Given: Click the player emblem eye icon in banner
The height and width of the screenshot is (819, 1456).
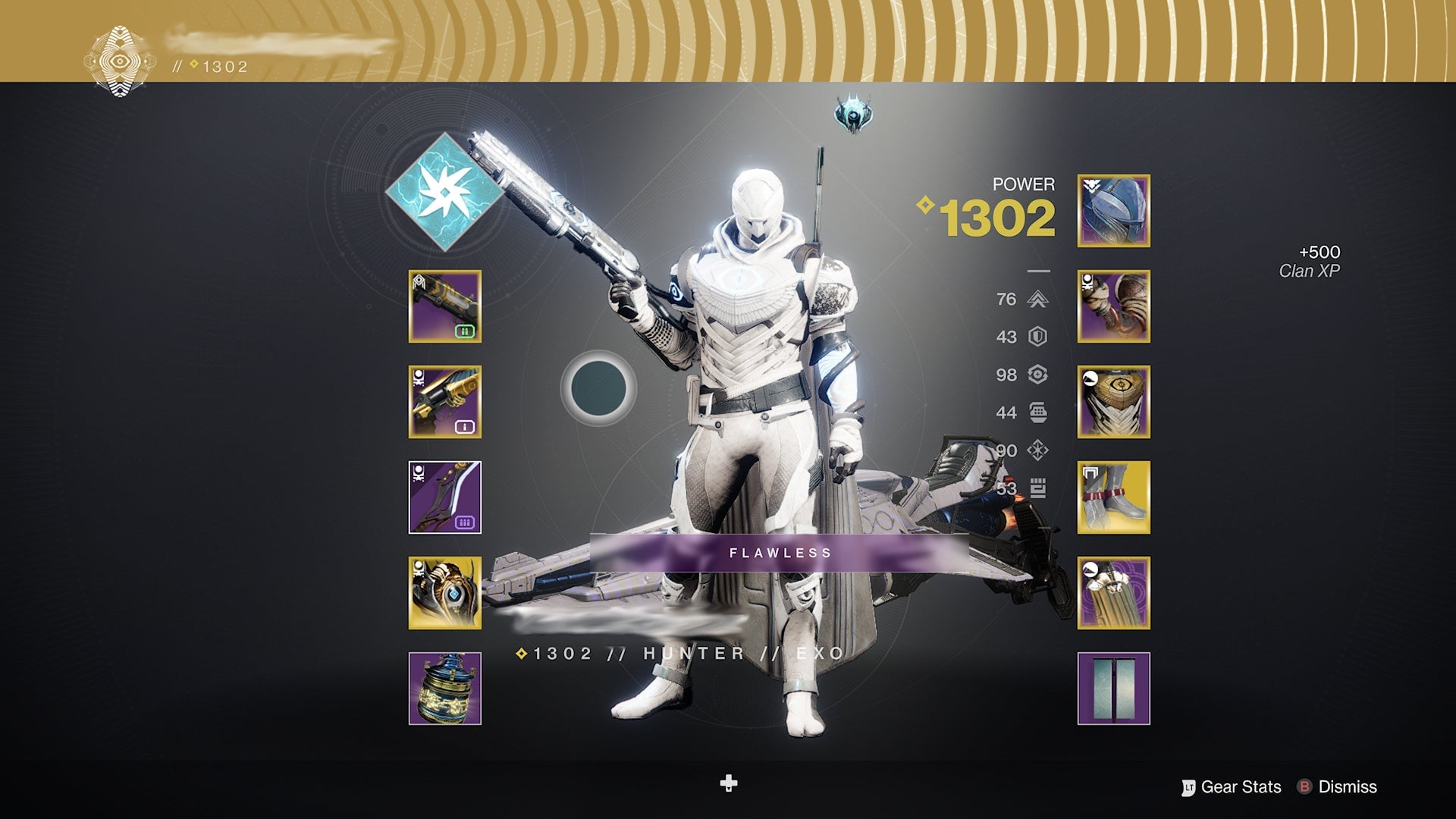Looking at the screenshot, I should tap(119, 61).
